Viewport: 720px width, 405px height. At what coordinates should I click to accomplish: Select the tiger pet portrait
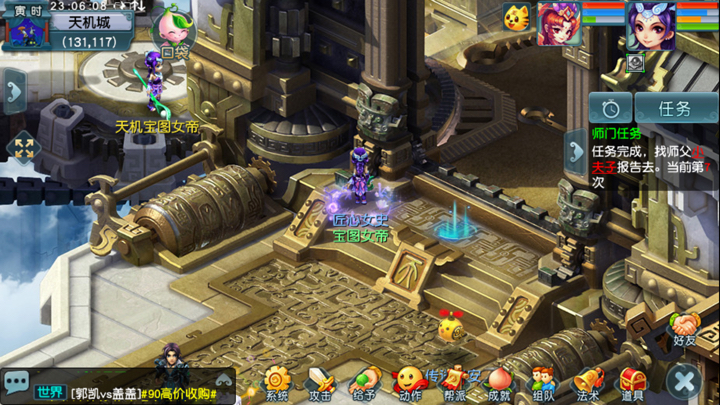[516, 18]
